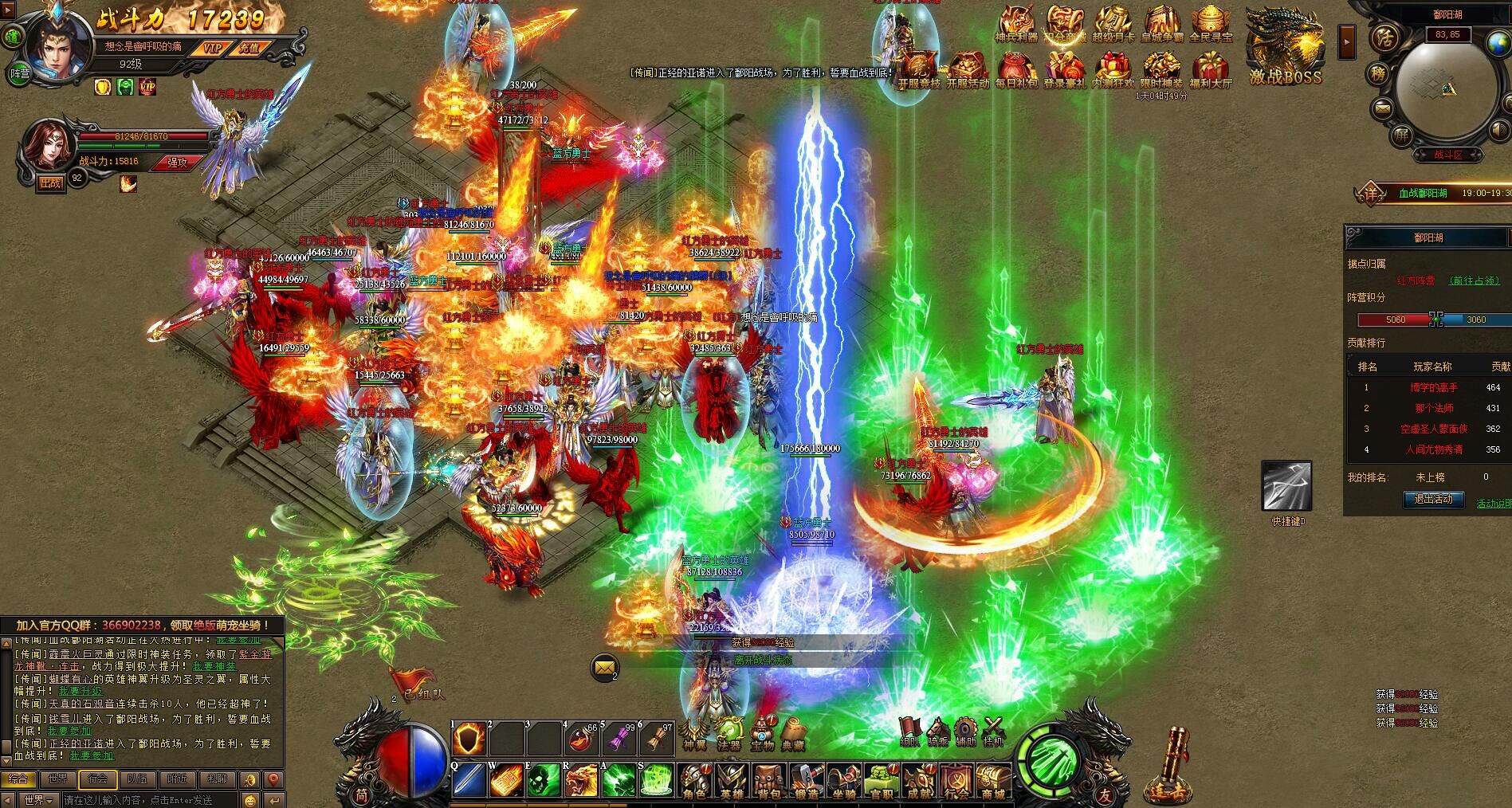1512x808 pixels.
Task: Activate the flaming shield skill in slot 1
Action: point(469,739)
